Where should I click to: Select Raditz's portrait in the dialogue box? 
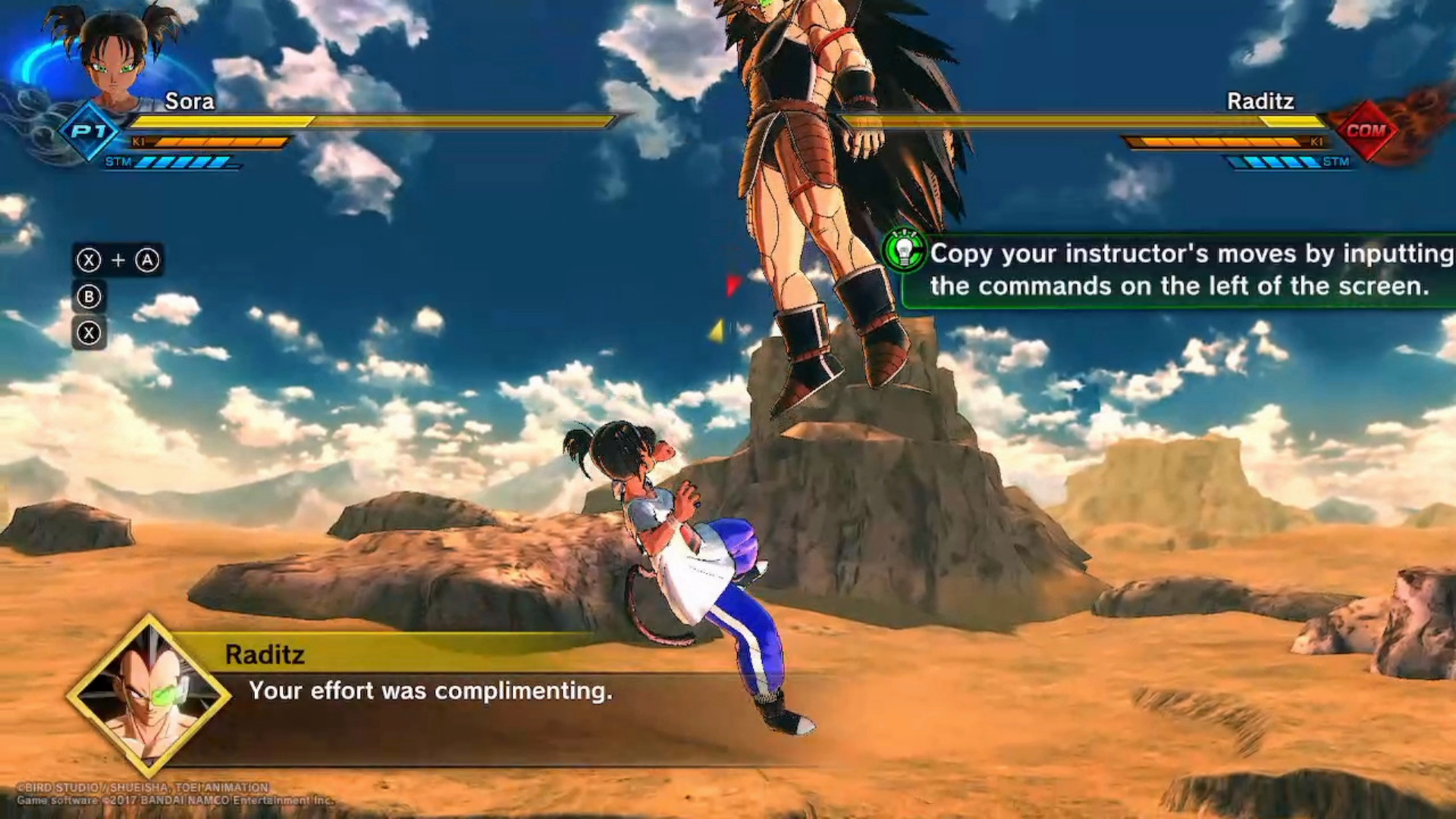click(148, 695)
